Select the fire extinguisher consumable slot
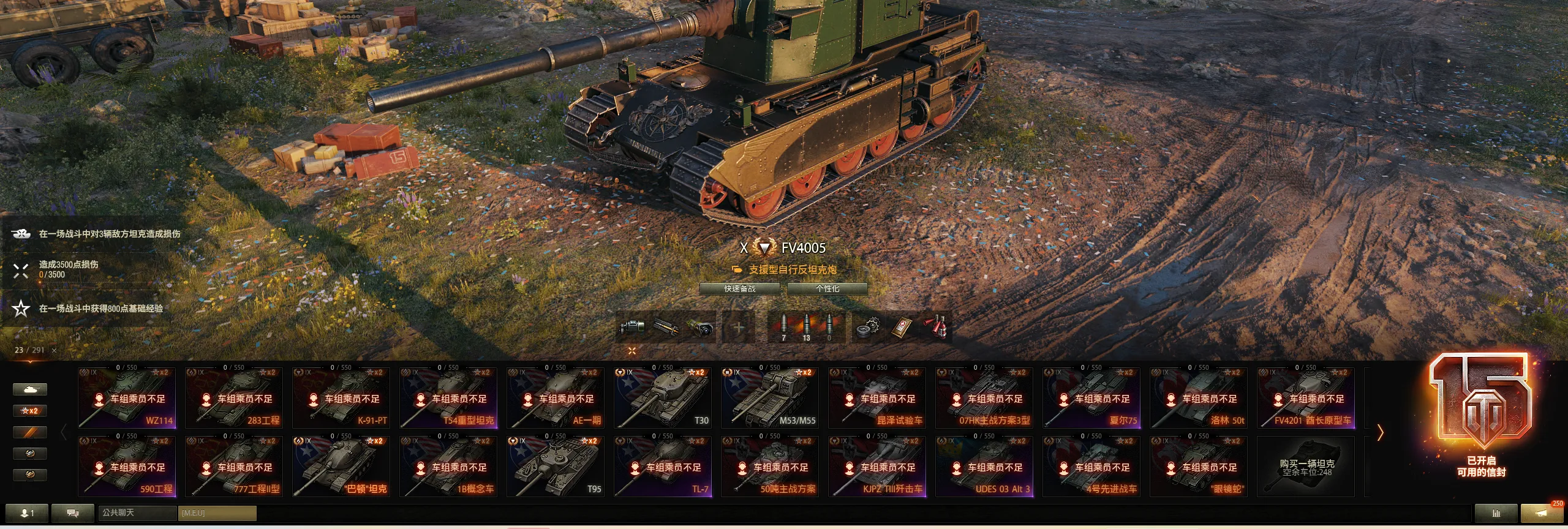Image resolution: width=1568 pixels, height=529 pixels. click(x=937, y=328)
